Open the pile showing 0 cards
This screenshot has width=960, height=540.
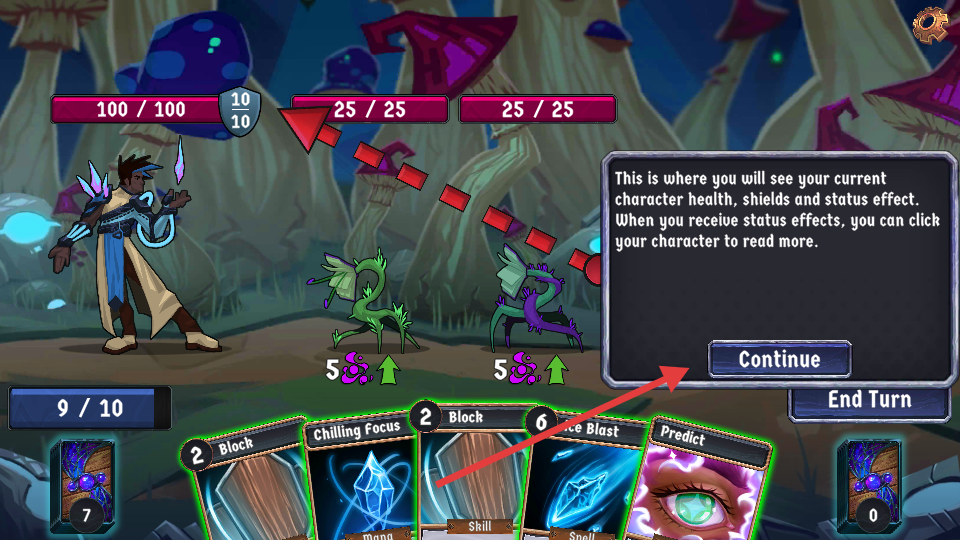[875, 482]
